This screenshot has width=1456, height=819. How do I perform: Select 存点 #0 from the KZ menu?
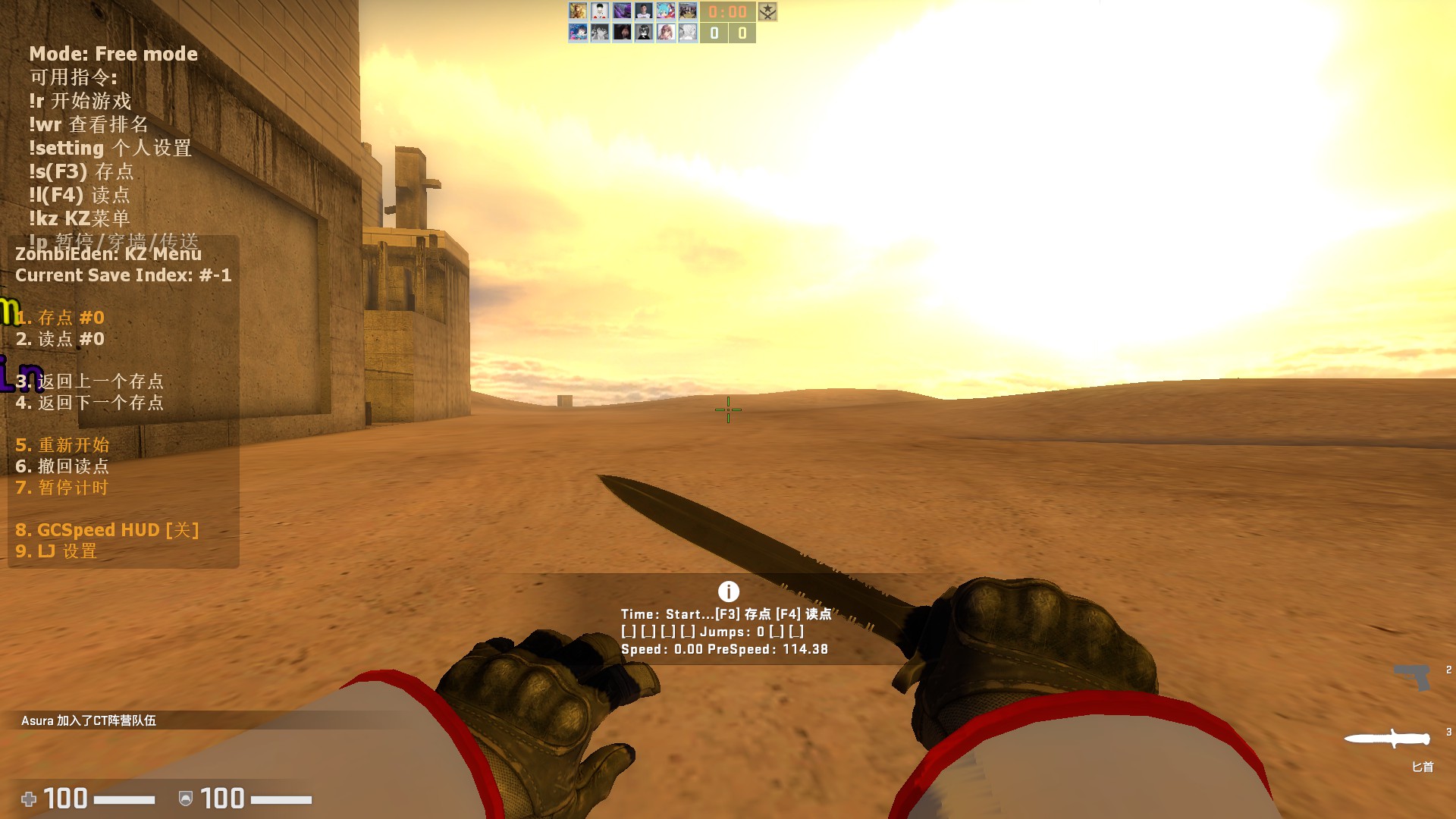58,318
